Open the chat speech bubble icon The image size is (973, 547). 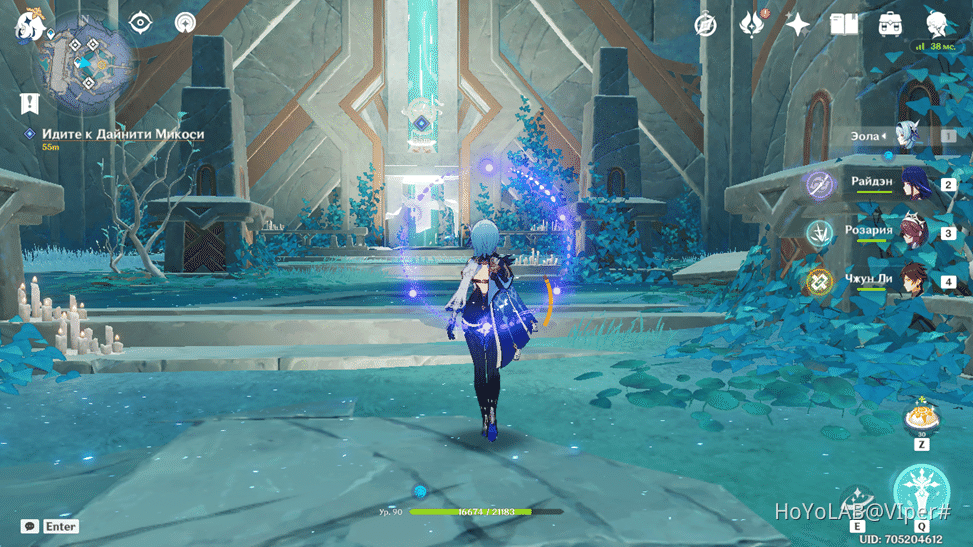pos(30,526)
